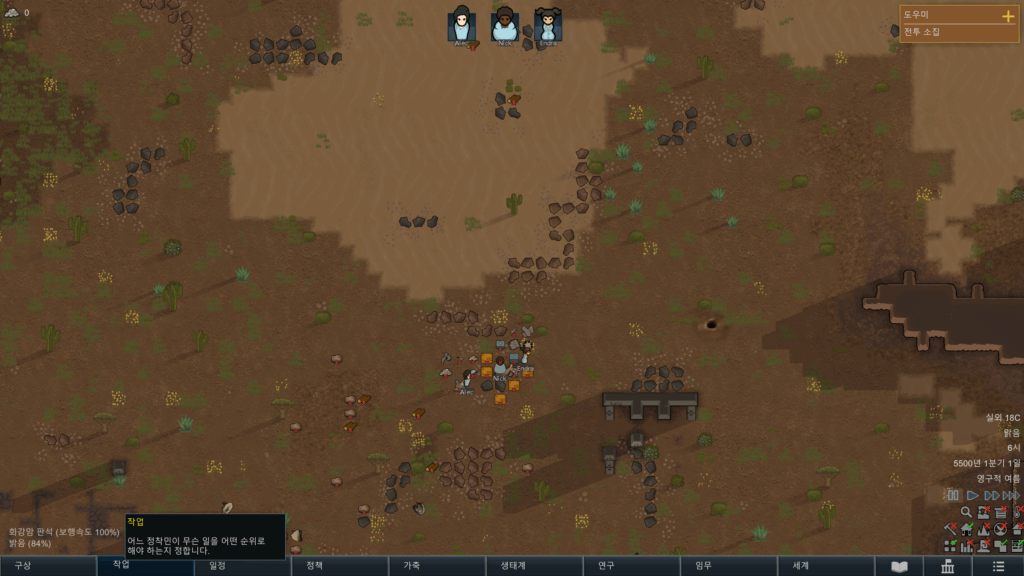Pause the game with the pause button

click(x=953, y=495)
